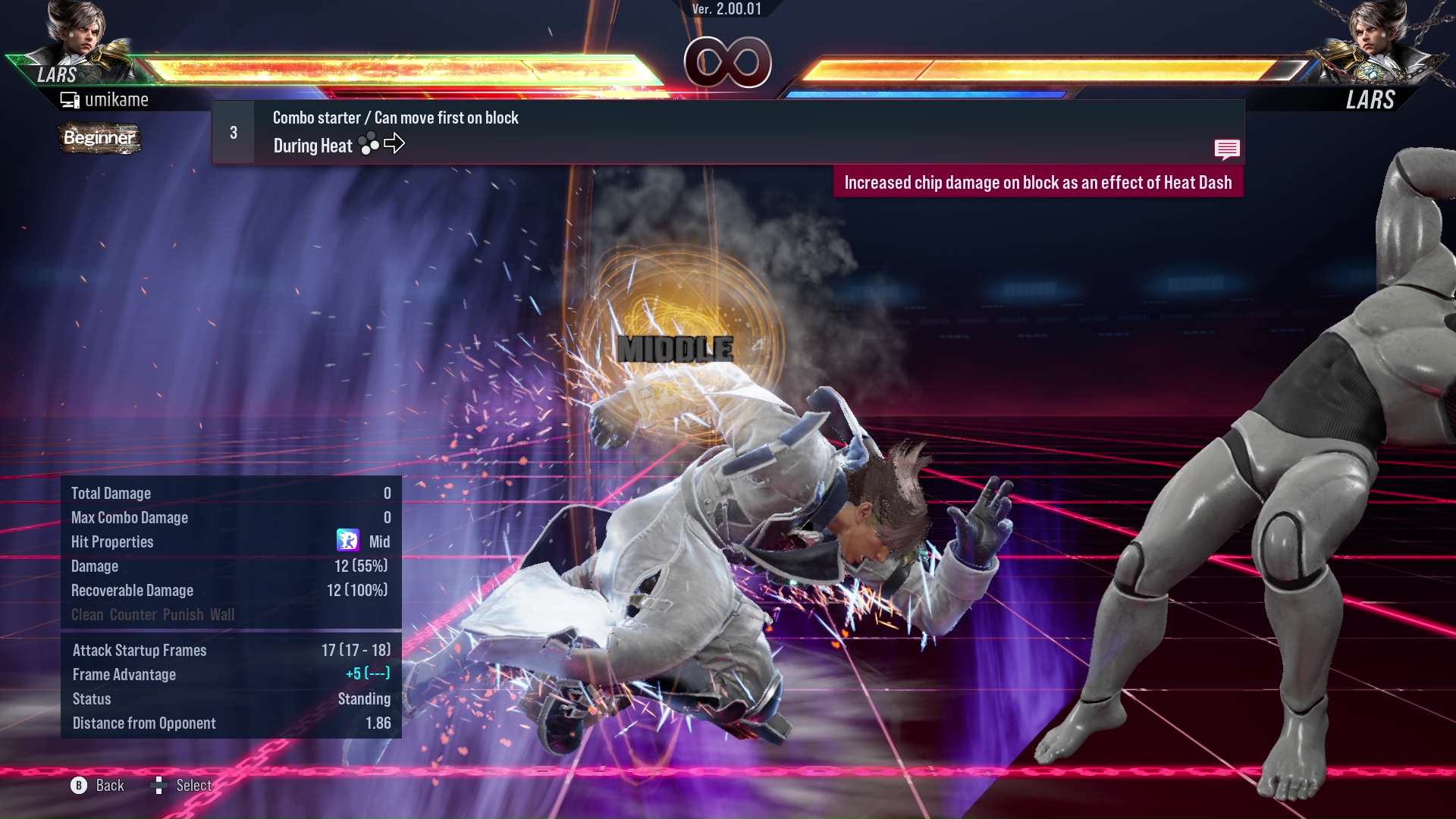The width and height of the screenshot is (1456, 819).
Task: Expand the Attack Startup Frames data panel
Action: point(139,650)
